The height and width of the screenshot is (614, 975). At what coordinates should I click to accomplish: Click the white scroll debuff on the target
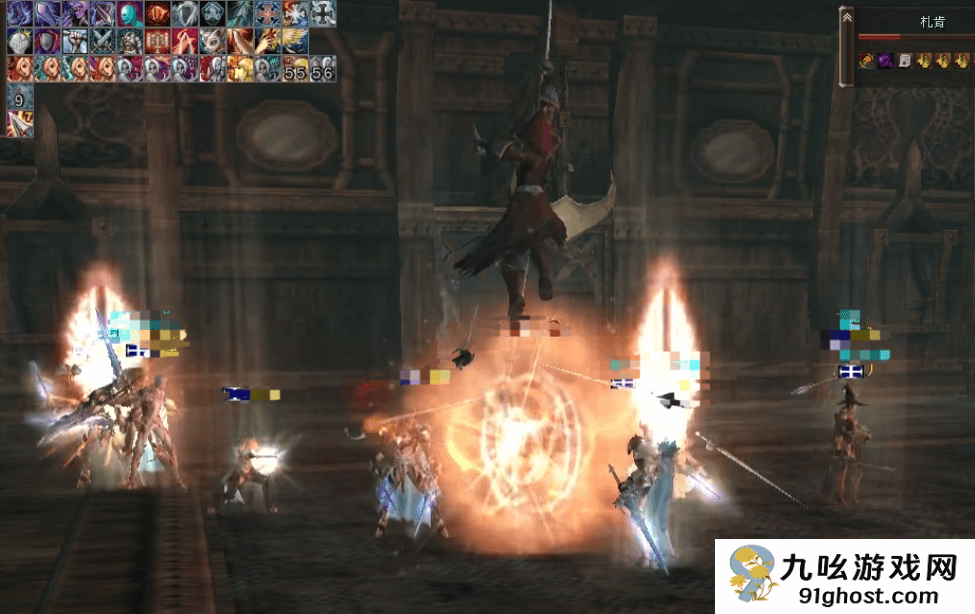904,61
